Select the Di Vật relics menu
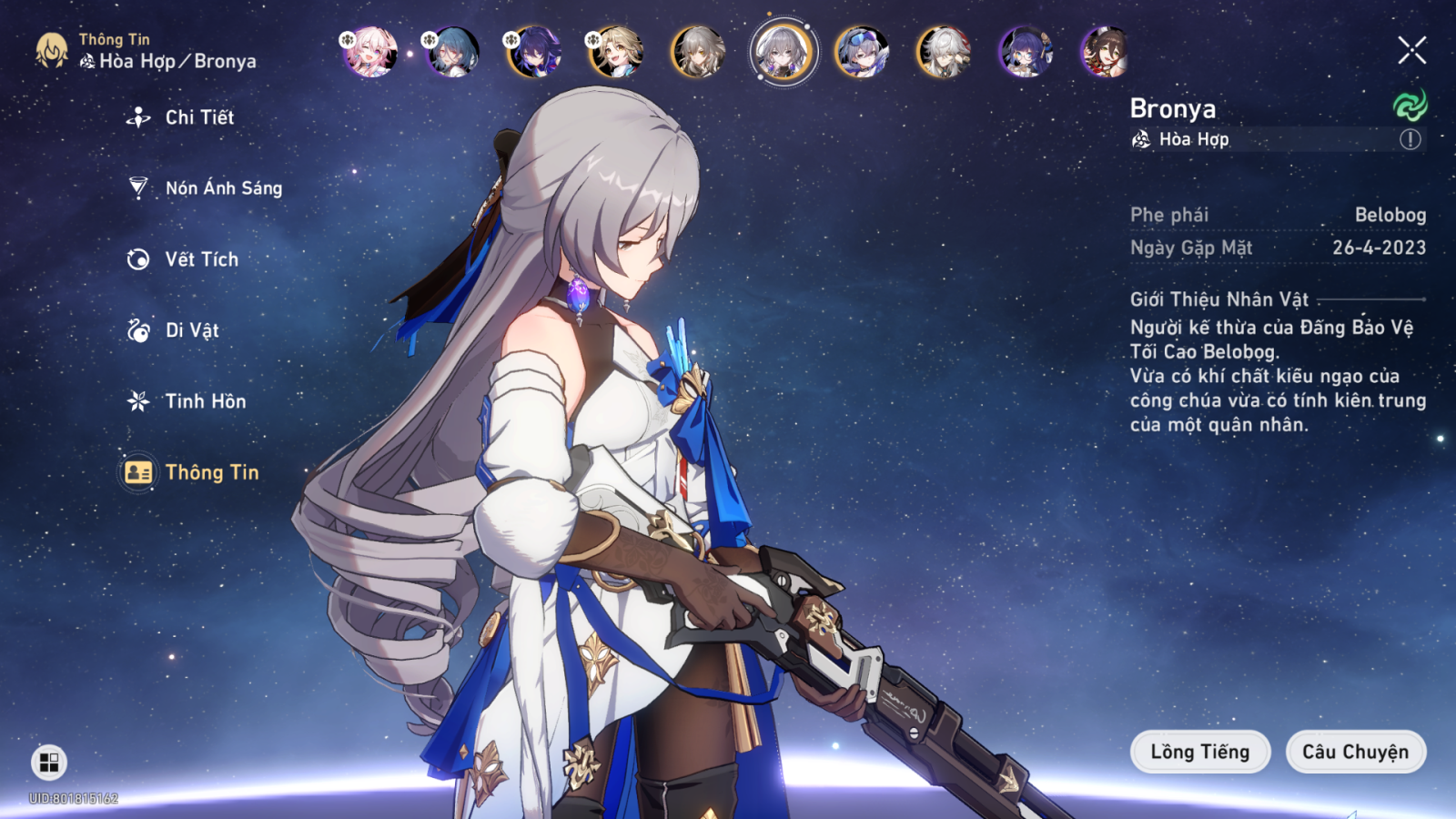Screen dimensions: 1456x819 point(191,330)
